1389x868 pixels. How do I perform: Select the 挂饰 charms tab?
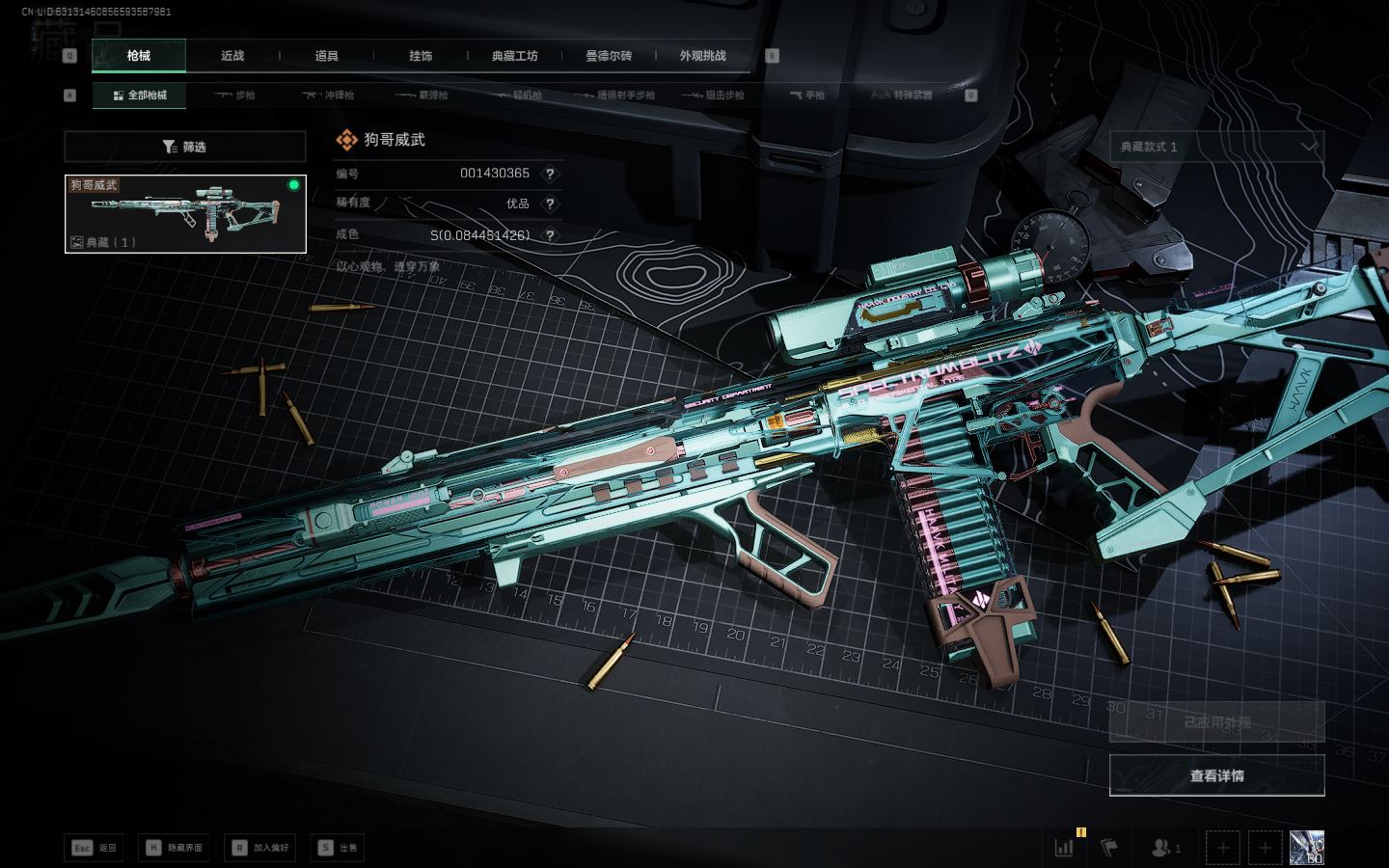click(421, 56)
